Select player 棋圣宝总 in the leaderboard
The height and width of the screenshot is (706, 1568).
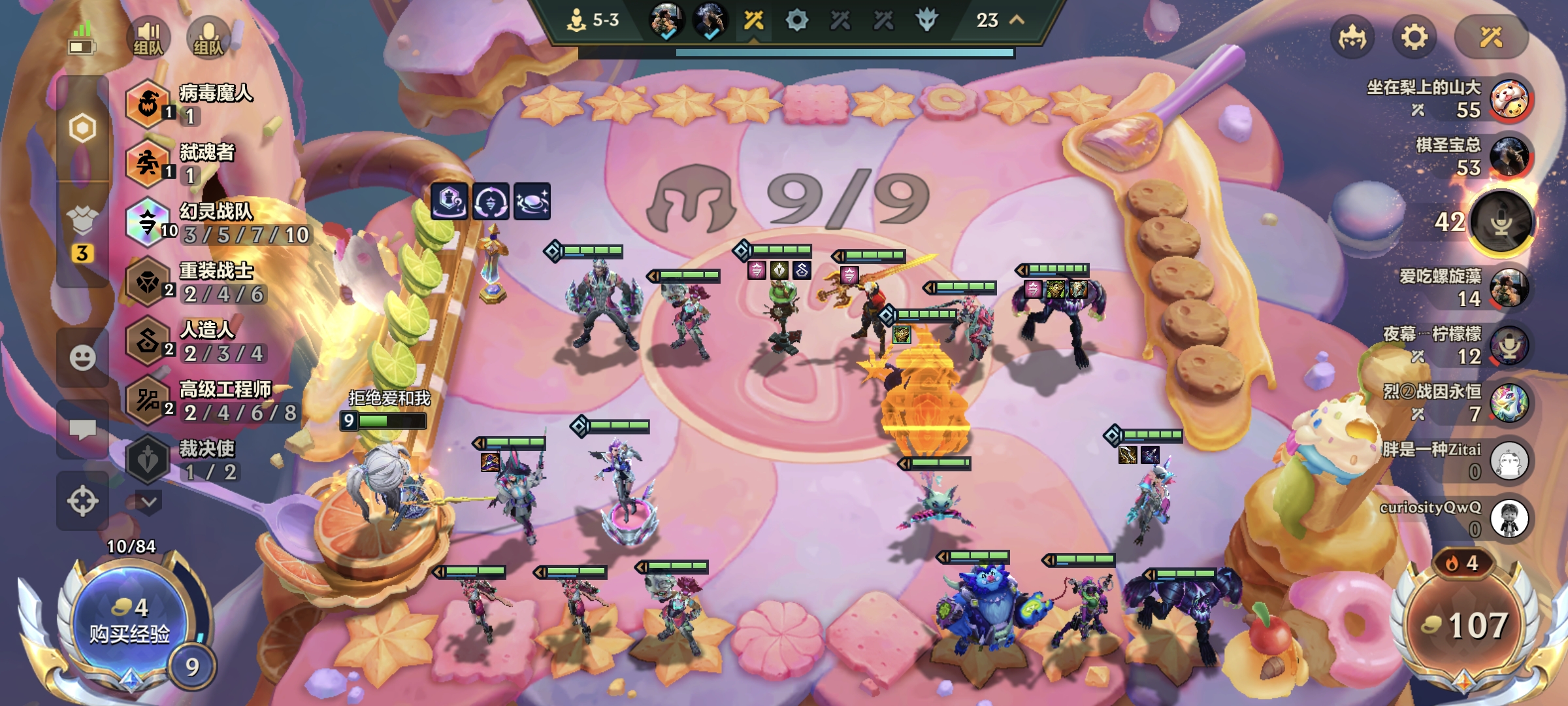click(x=1509, y=157)
